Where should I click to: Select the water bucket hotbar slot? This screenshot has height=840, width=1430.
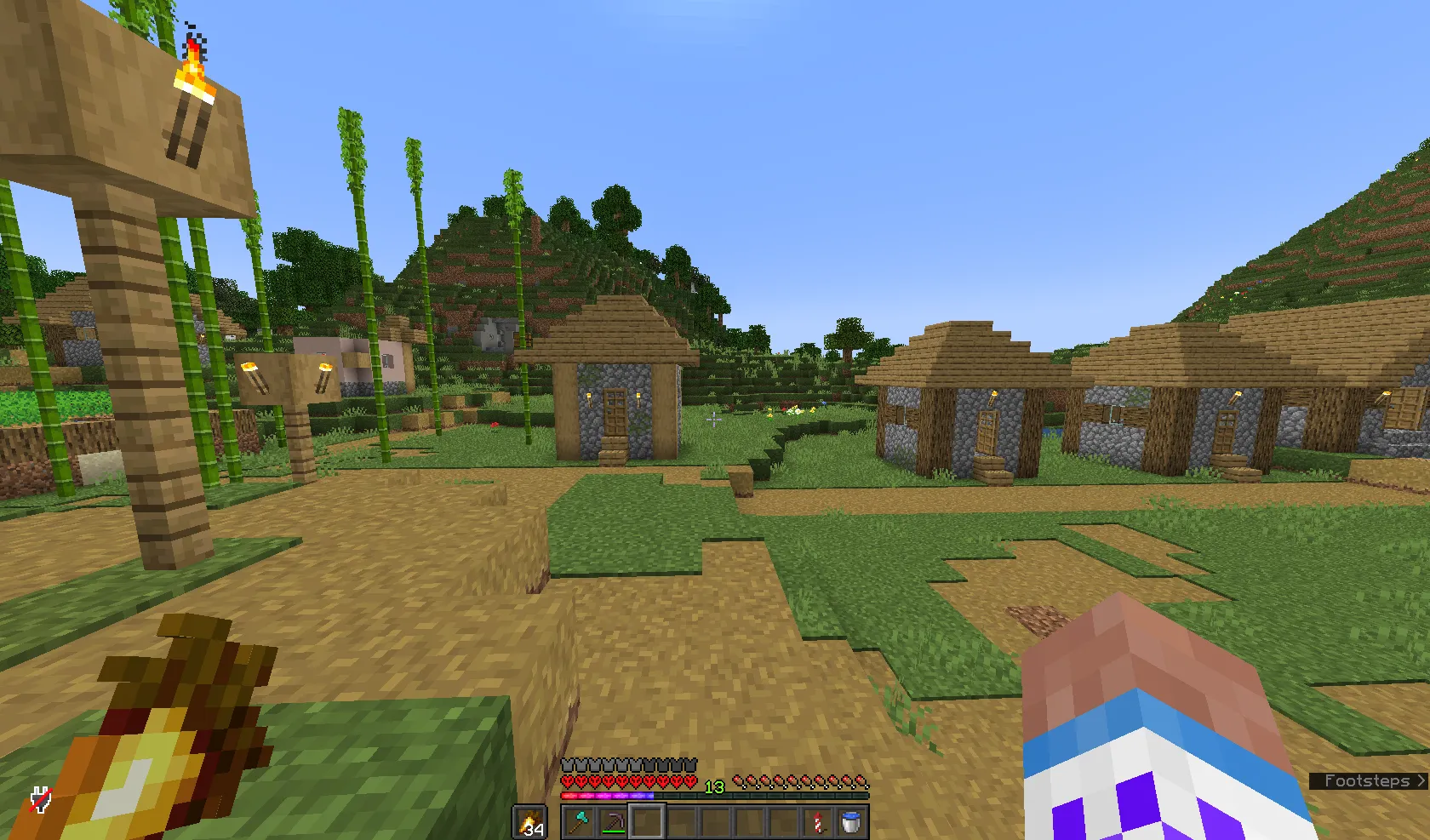[850, 822]
